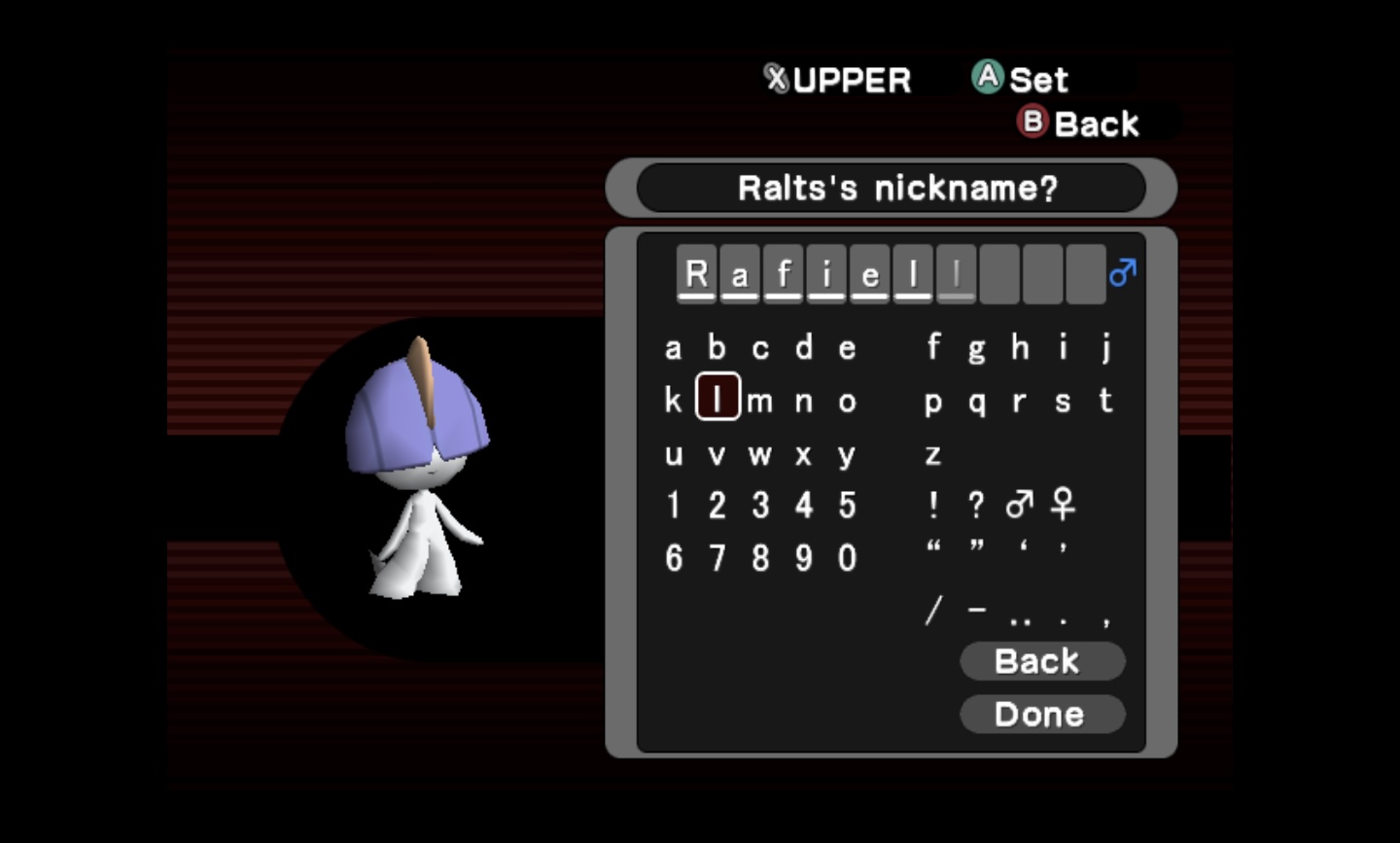Choose the letter w key
This screenshot has height=843, width=1400.
[760, 454]
